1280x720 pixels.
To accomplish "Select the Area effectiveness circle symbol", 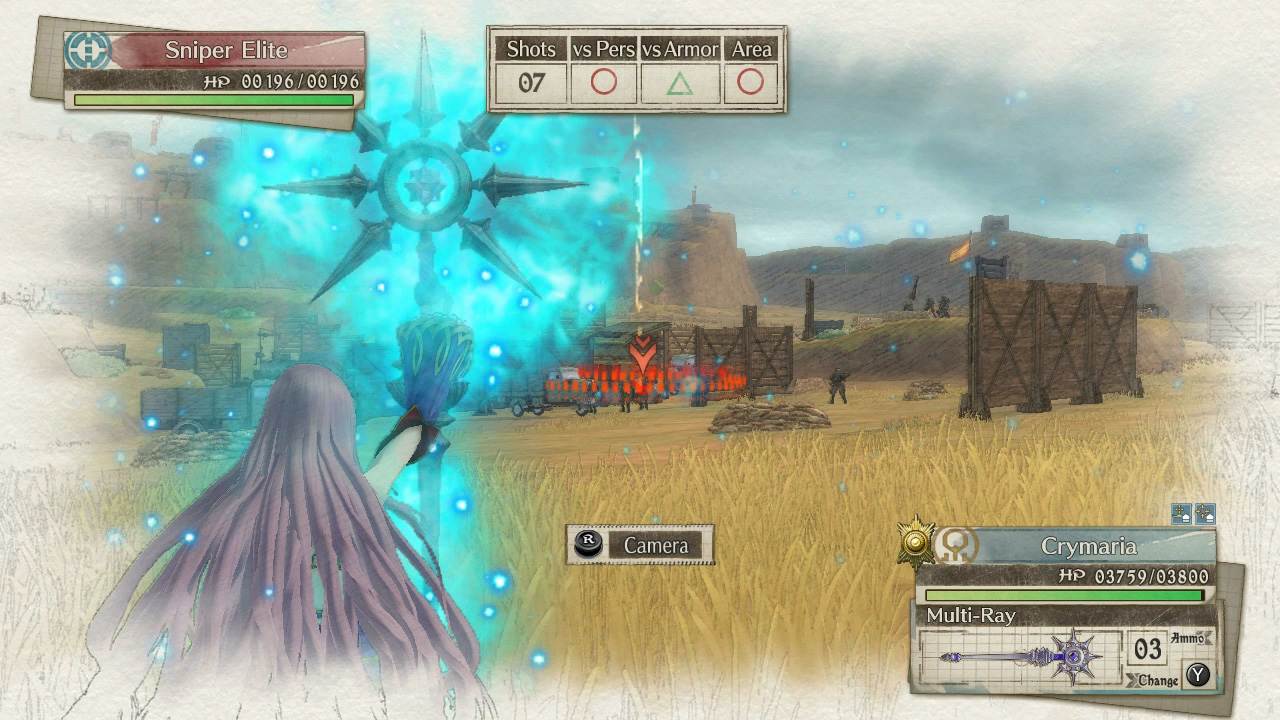I will pyautogui.click(x=751, y=81).
